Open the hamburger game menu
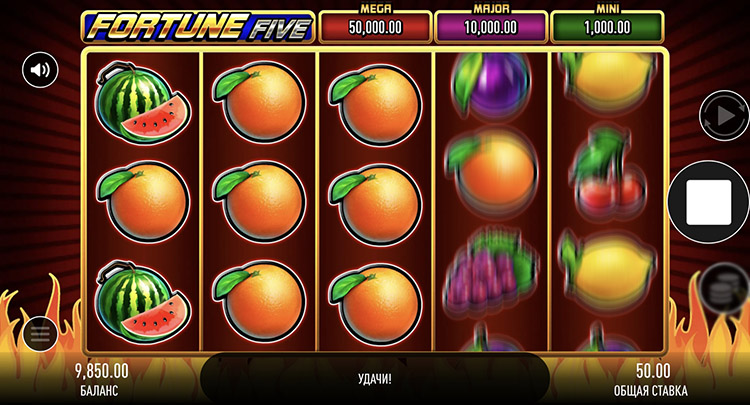The width and height of the screenshot is (750, 405). pos(41,333)
